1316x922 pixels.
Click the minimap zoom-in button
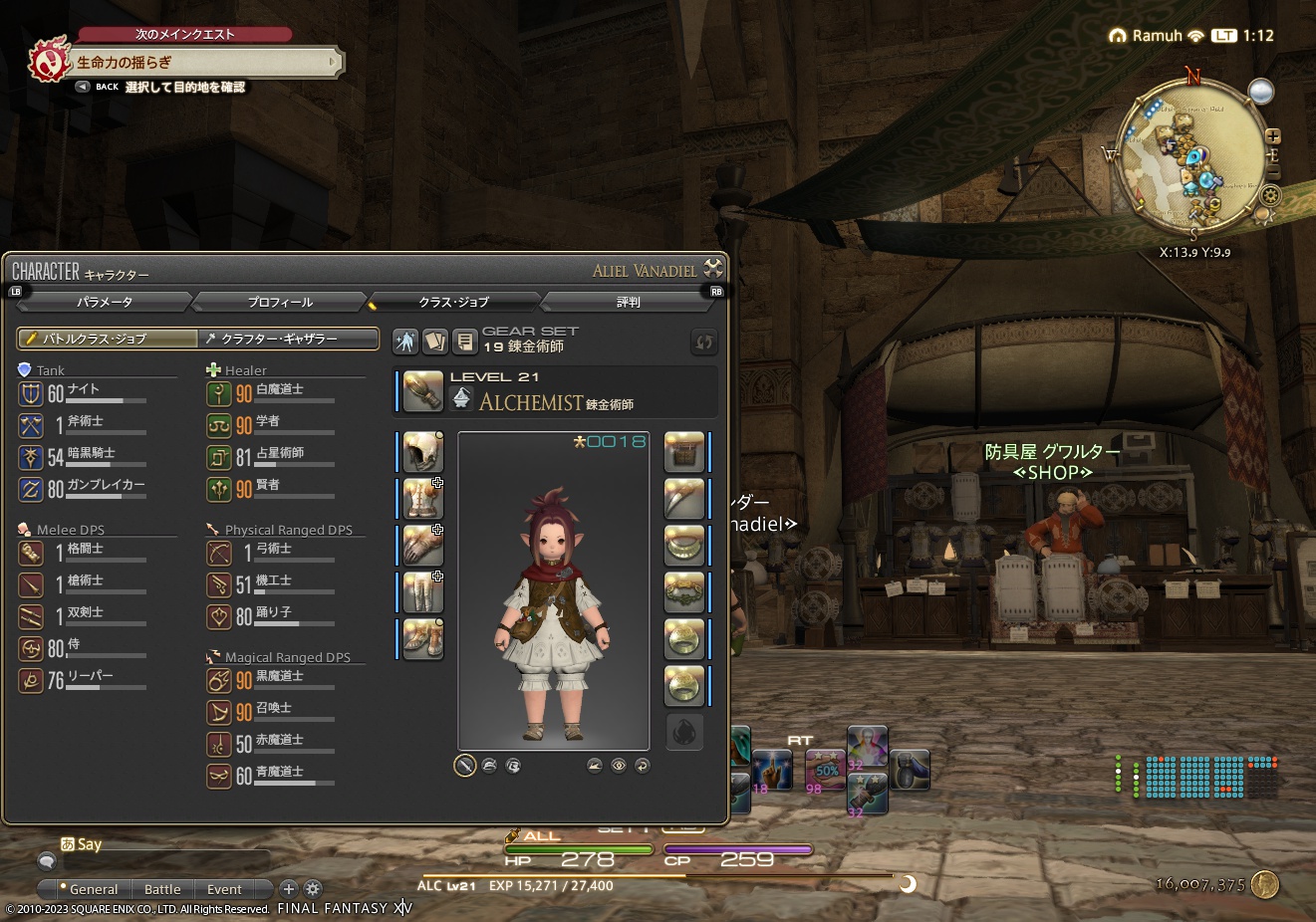click(1271, 136)
